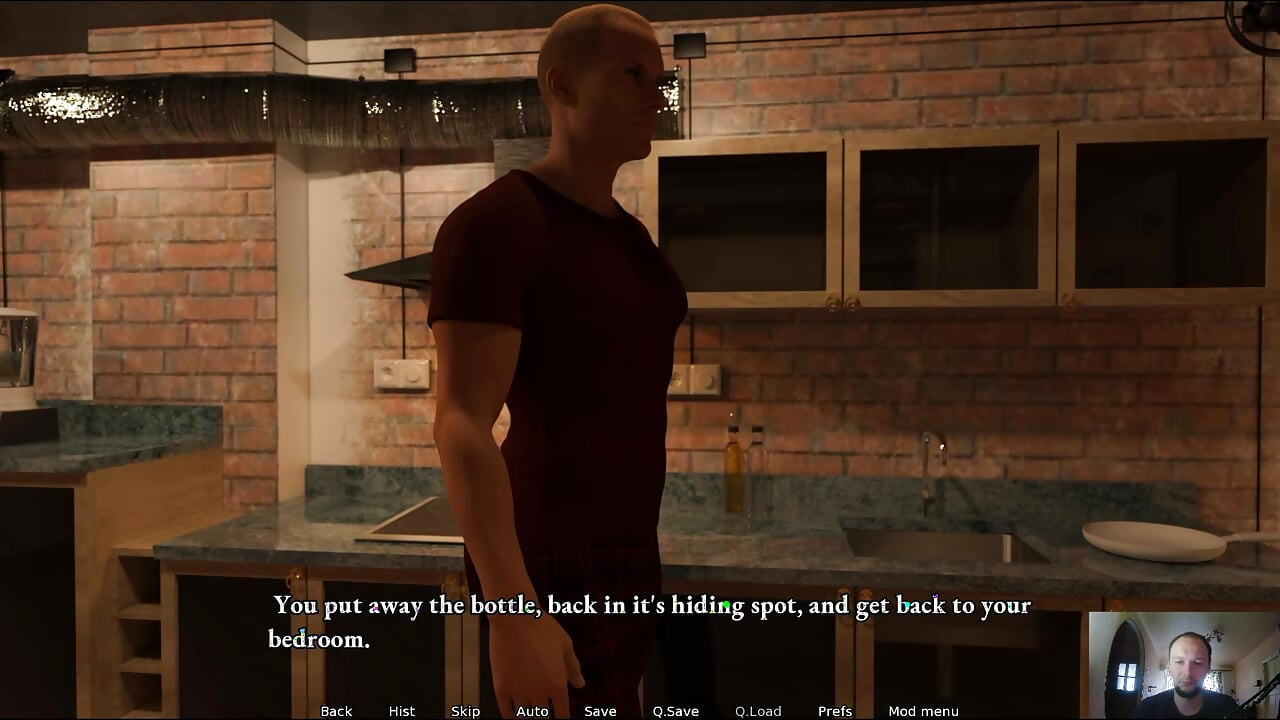Screen dimensions: 1280x720
Task: Open Prefs to adjust volume sliders
Action: click(835, 710)
